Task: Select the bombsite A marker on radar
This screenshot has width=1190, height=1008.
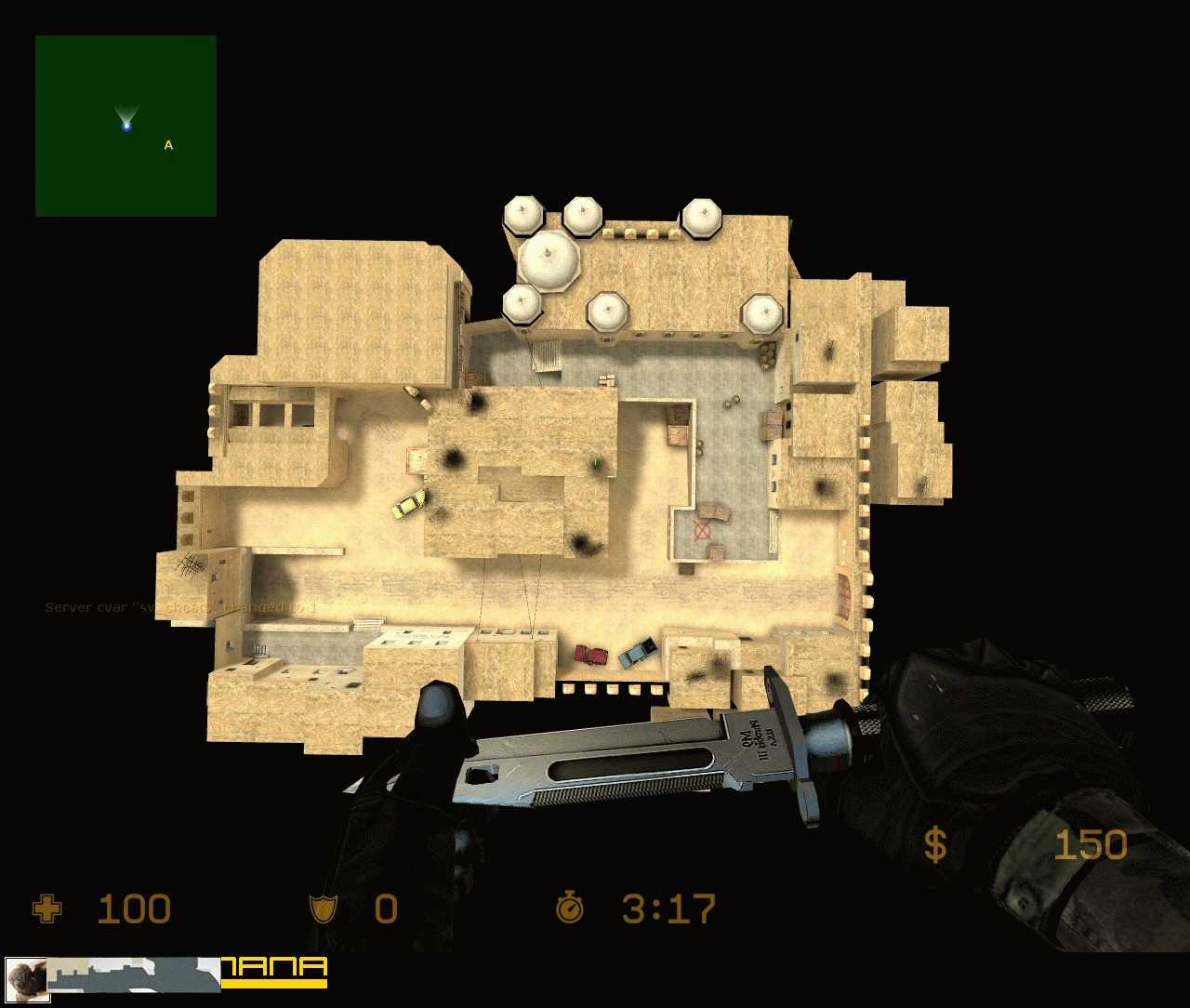Action: point(168,145)
